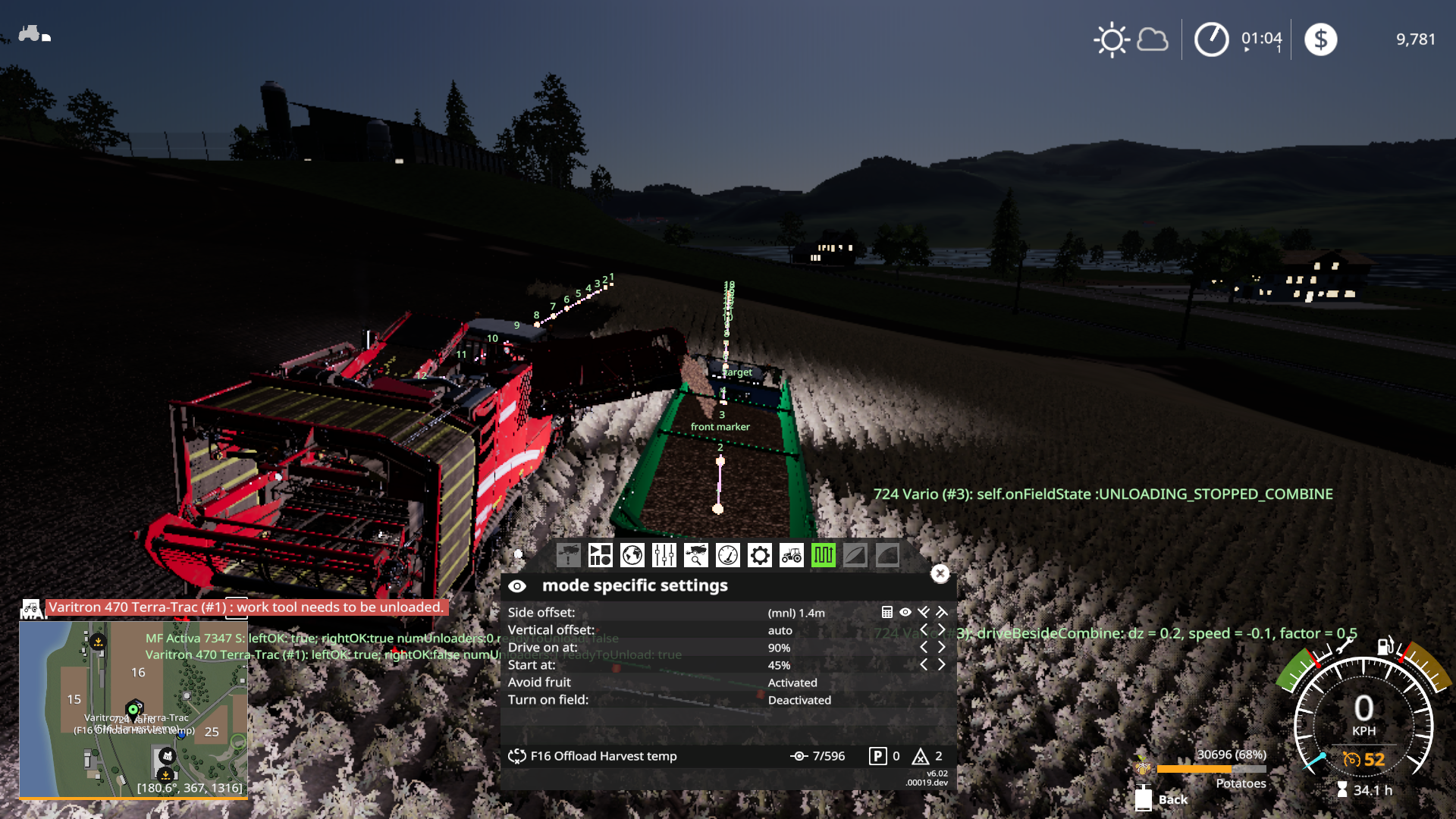
Task: Deactivate the Avoid fruit setting
Action: click(x=792, y=682)
